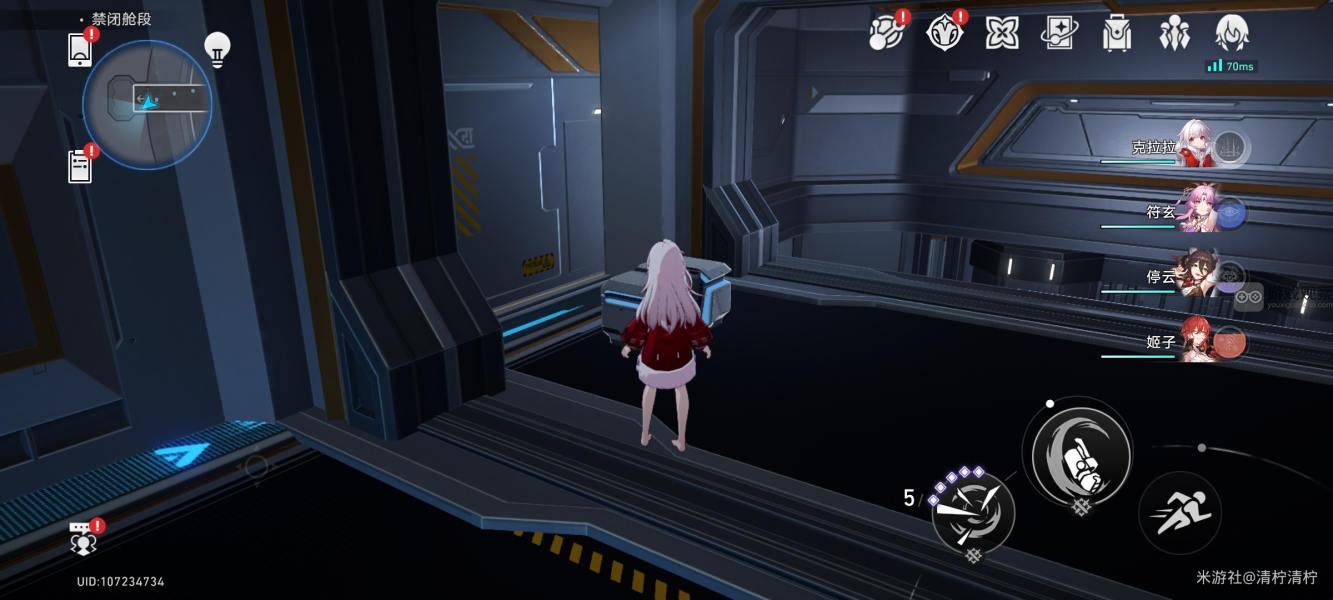Viewport: 1333px width, 600px height.
Task: Open the planet travel log icon
Action: click(x=886, y=34)
